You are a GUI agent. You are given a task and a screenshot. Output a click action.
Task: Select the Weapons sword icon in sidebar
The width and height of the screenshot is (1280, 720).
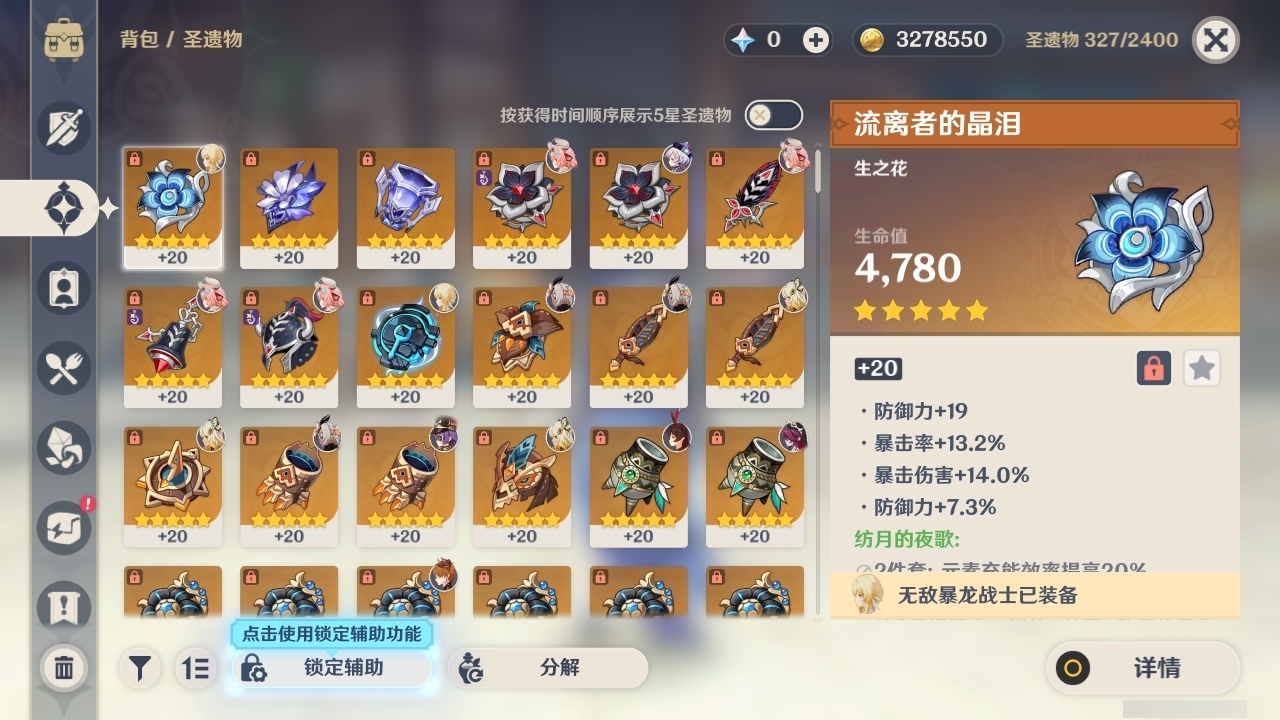63,127
